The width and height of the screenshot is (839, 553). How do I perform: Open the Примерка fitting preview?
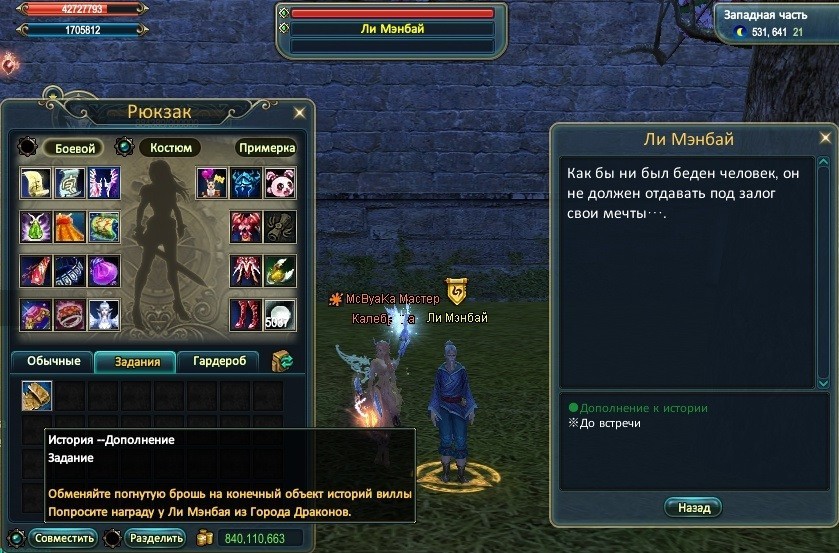click(x=266, y=148)
